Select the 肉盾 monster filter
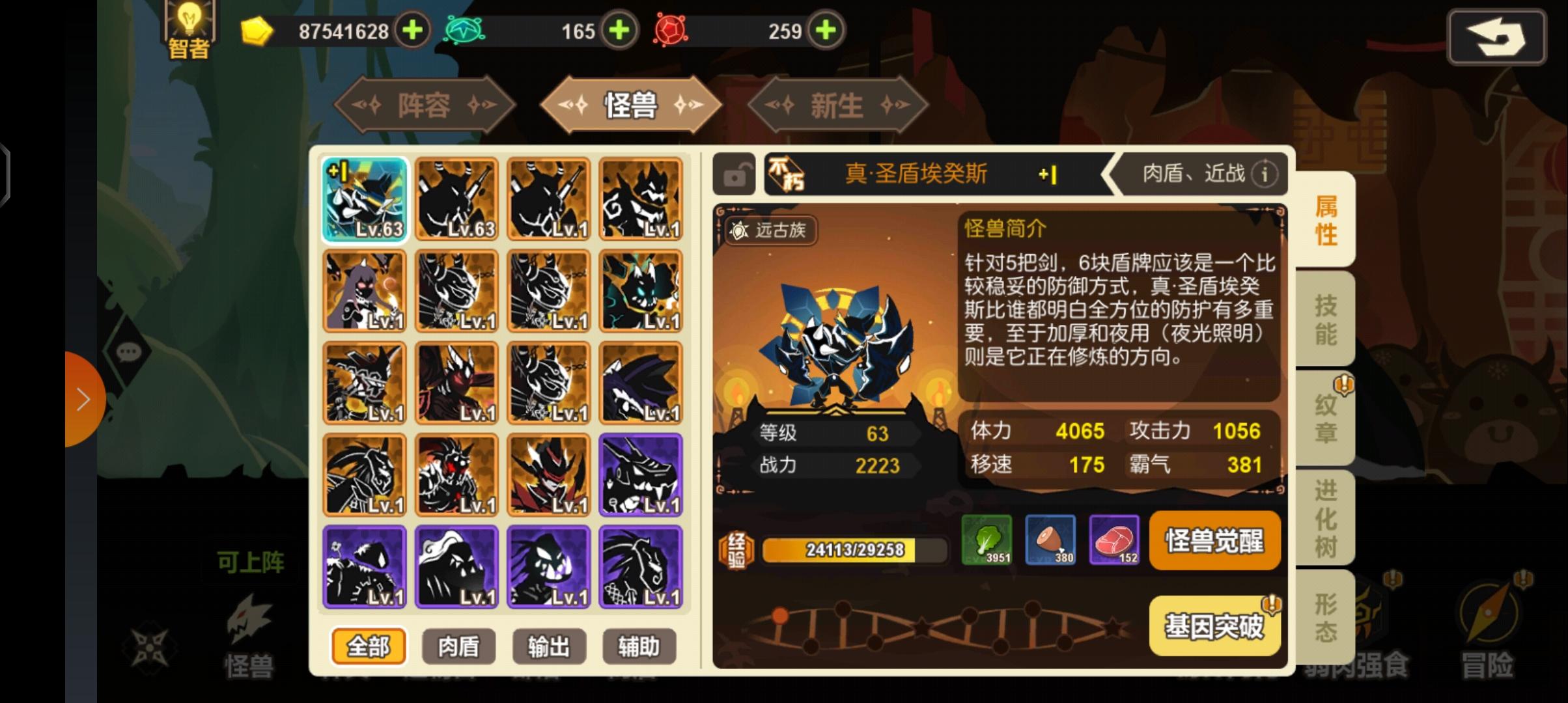The height and width of the screenshot is (703, 1568). (459, 646)
